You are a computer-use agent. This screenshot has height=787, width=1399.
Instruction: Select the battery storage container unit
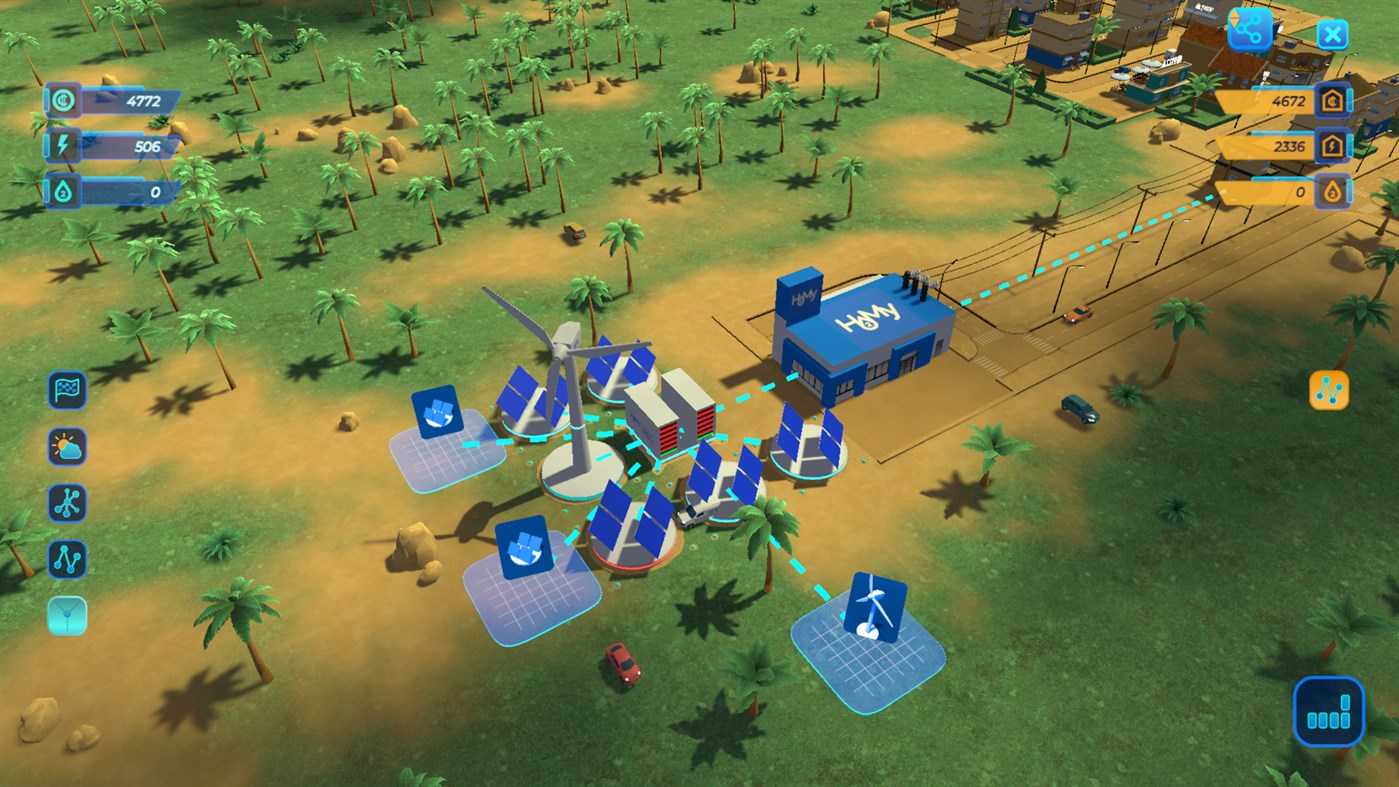click(x=673, y=425)
